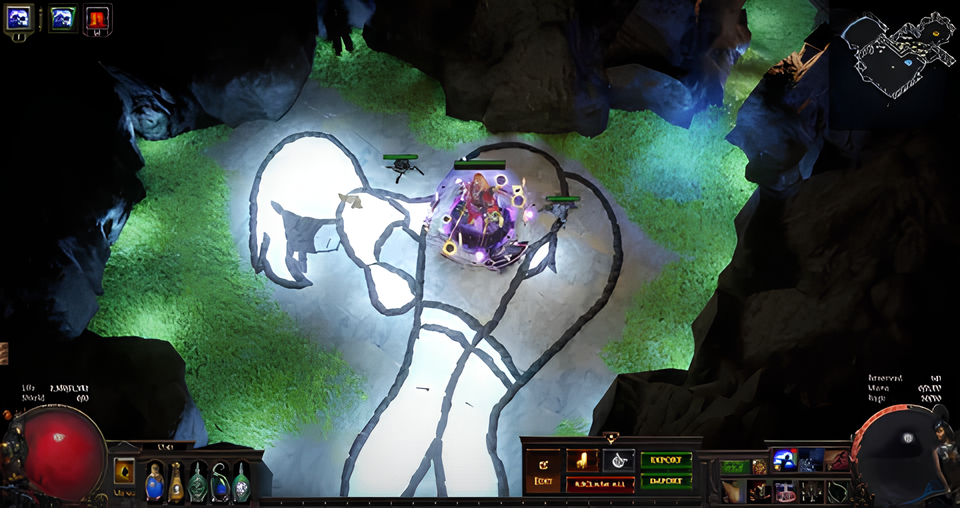Use the red-brown skill at the top-row end
The width and height of the screenshot is (960, 508).
tap(836, 461)
